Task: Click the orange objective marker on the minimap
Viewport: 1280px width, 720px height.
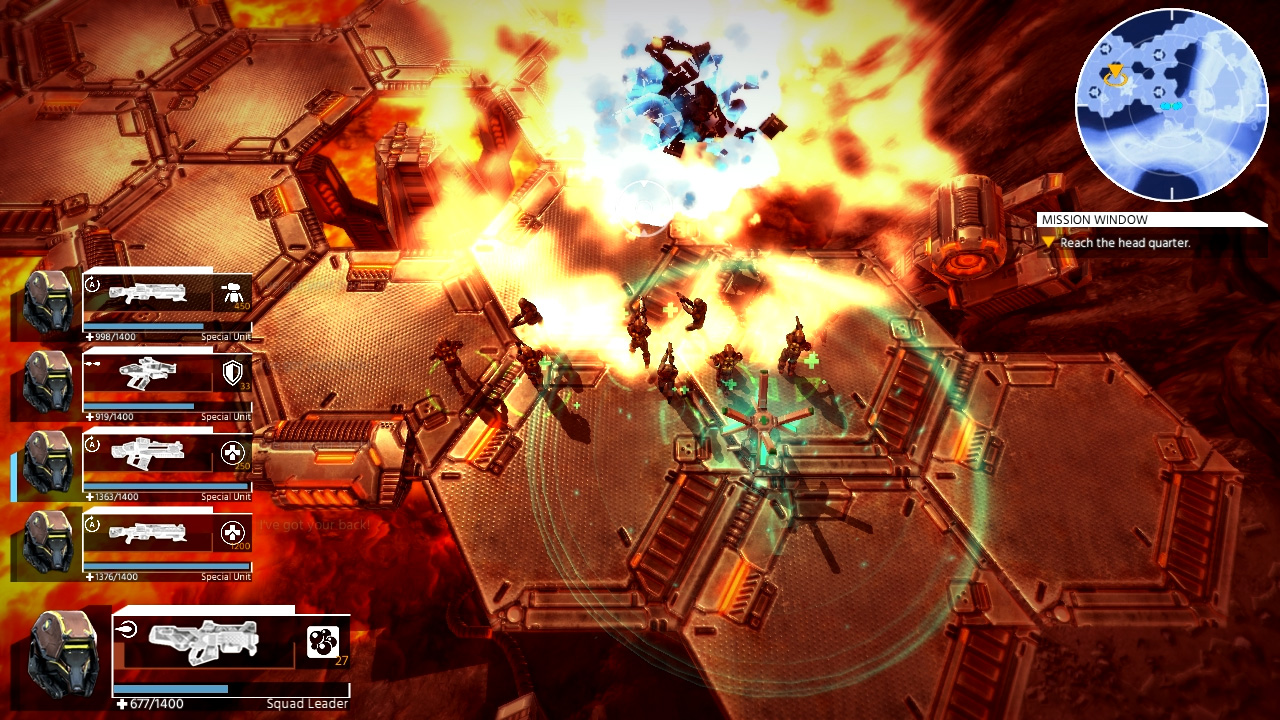Action: point(1115,70)
